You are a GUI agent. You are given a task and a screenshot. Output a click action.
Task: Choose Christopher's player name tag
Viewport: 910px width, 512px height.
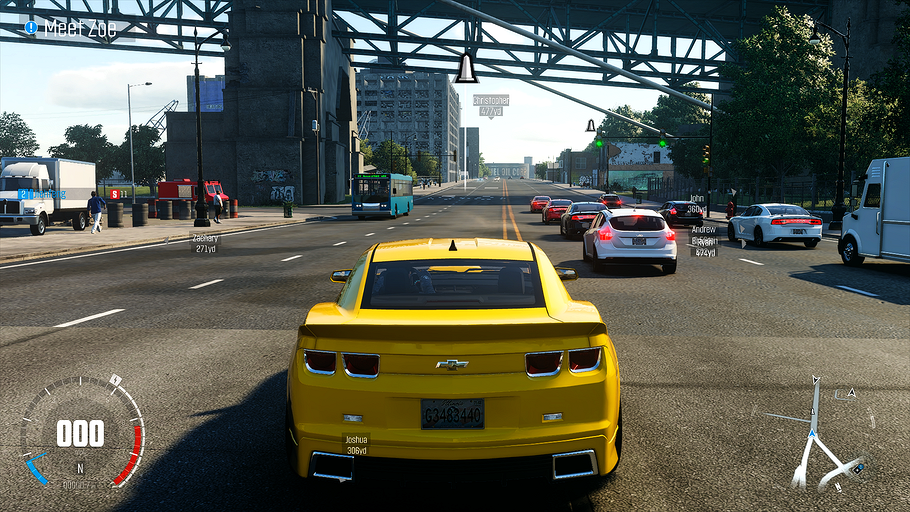[x=491, y=105]
